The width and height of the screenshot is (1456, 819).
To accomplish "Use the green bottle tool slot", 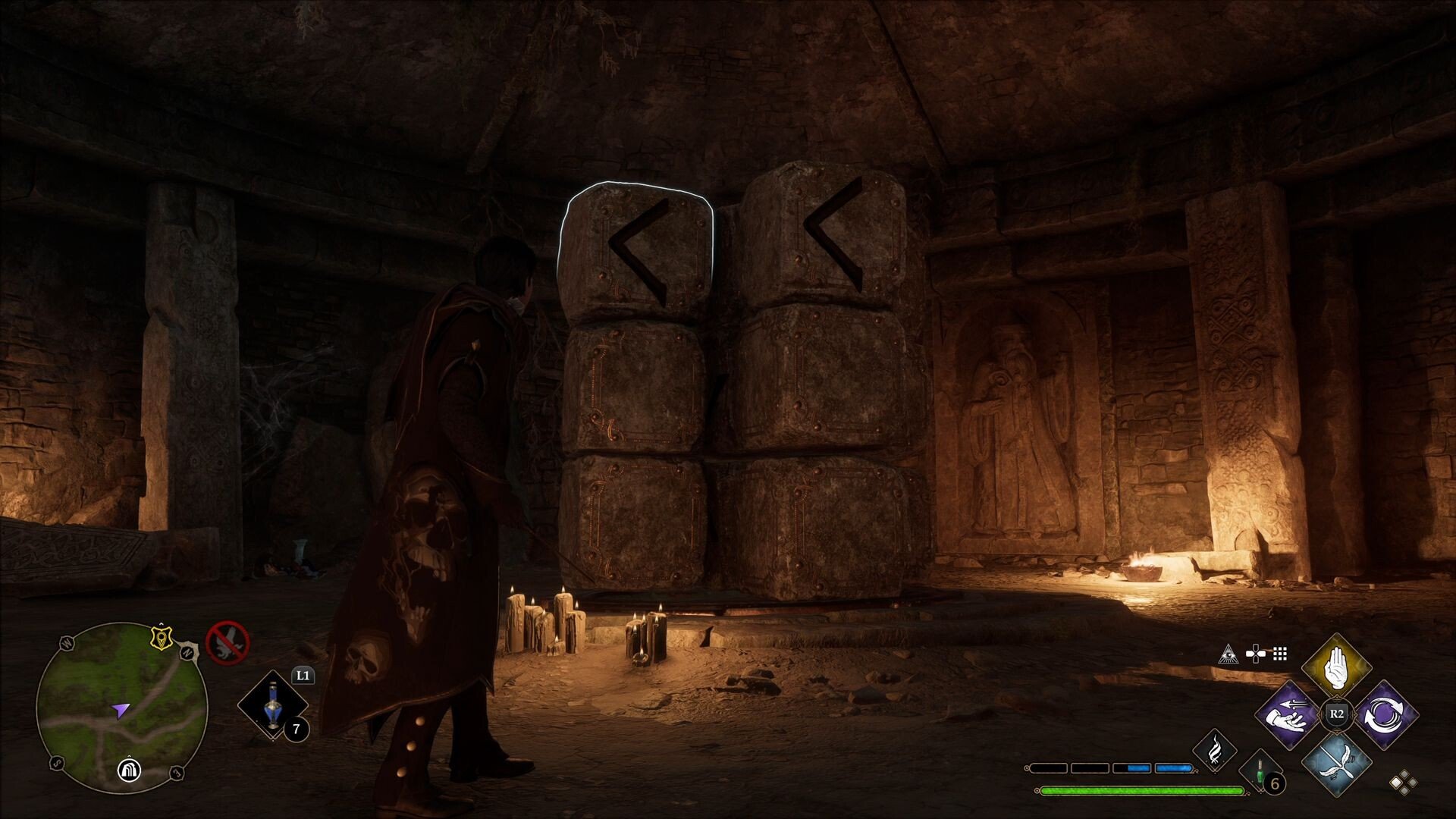I will pyautogui.click(x=1260, y=771).
